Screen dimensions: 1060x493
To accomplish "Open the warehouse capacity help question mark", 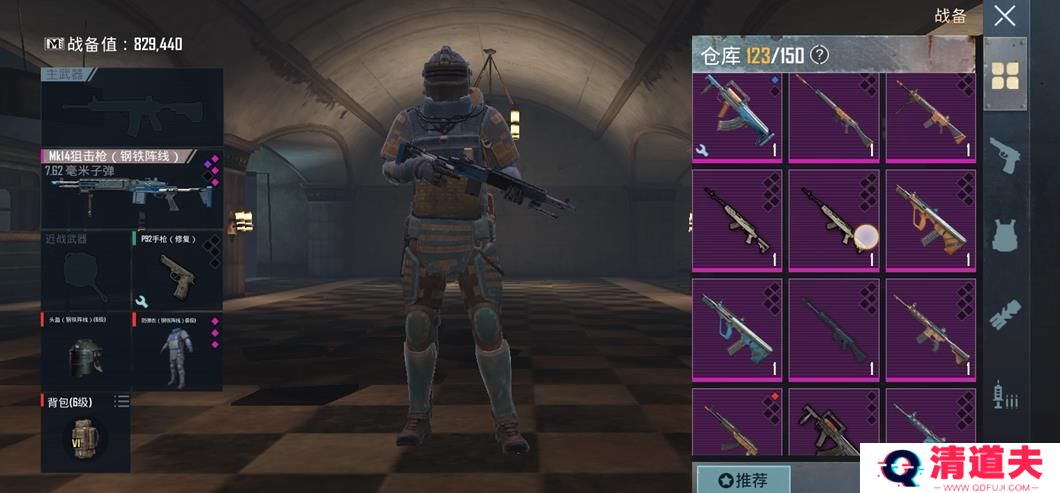I will tap(819, 55).
